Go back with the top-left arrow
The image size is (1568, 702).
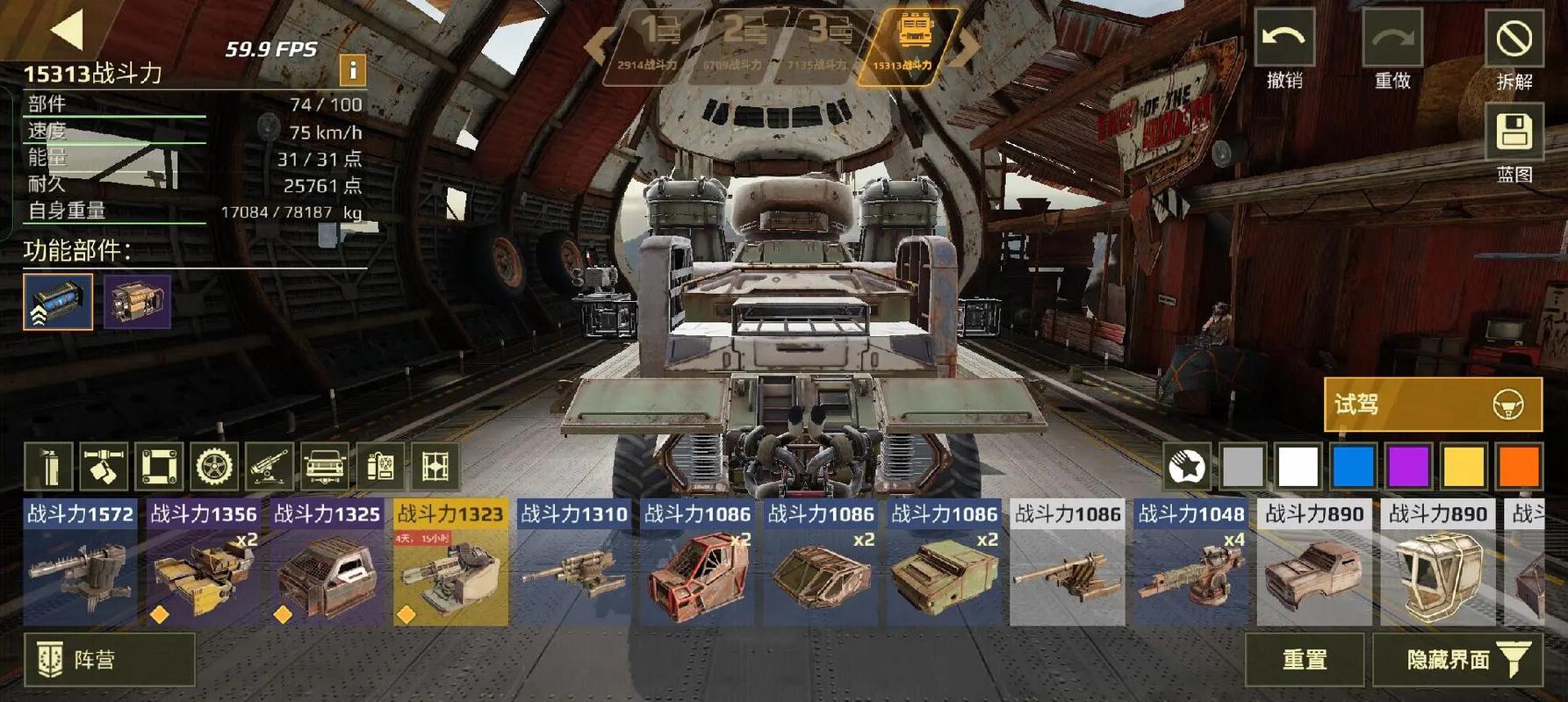click(x=67, y=29)
